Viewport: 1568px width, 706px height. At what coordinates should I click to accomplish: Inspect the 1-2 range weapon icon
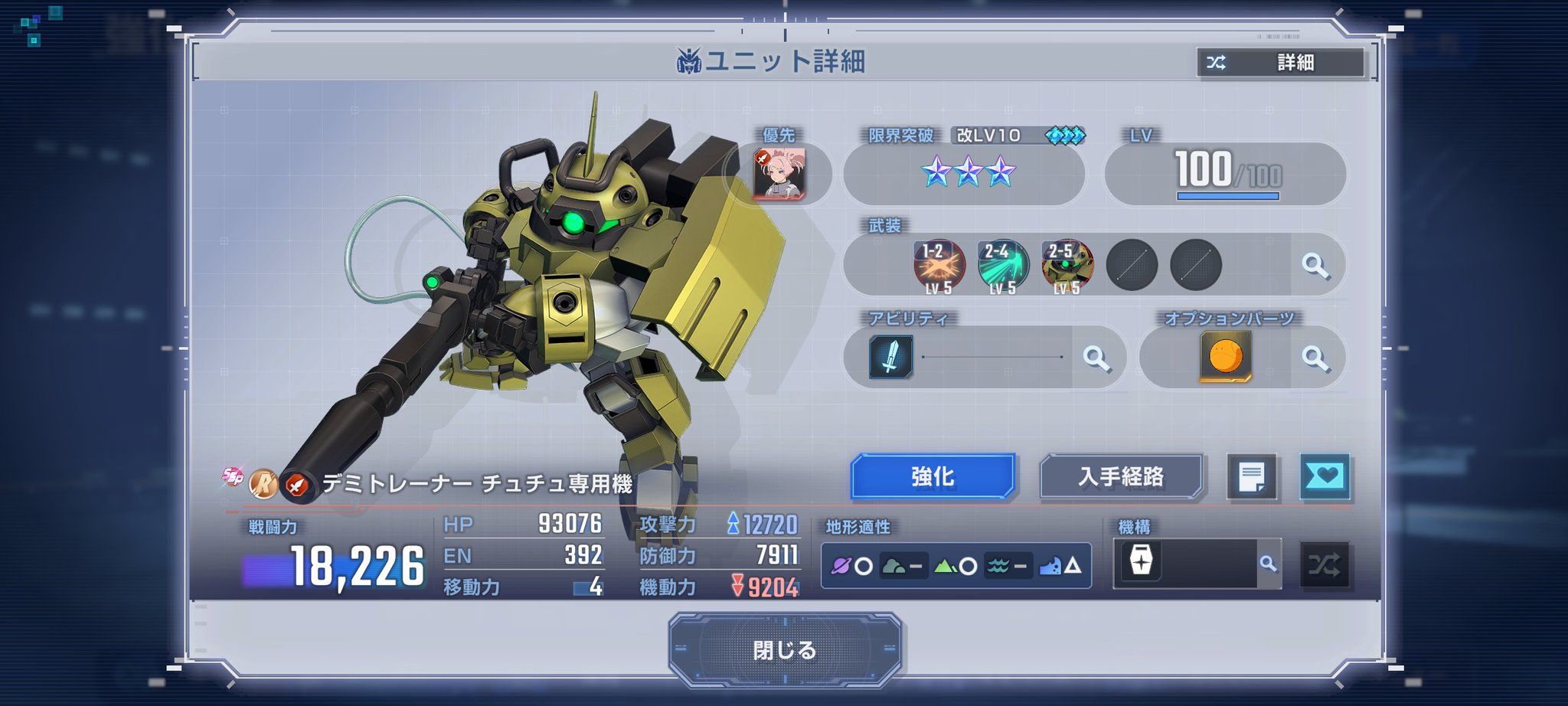pos(939,266)
